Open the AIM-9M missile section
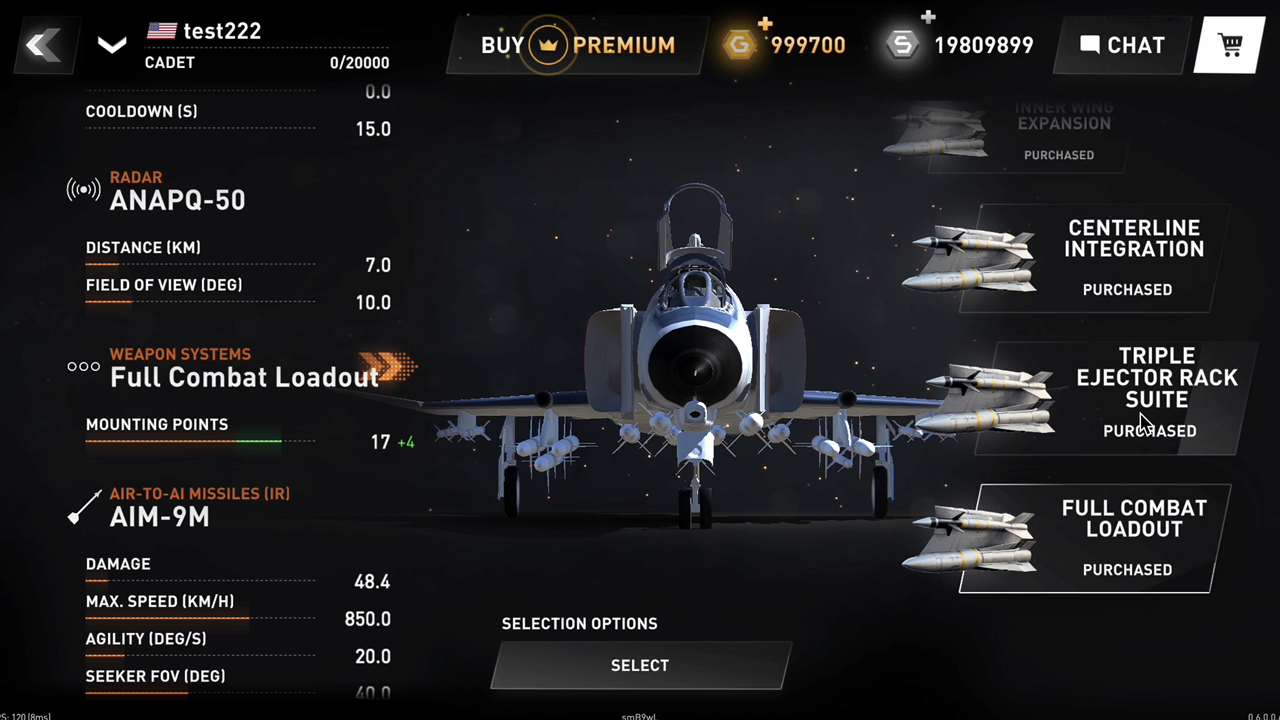Screen dimensions: 1280x720 pyautogui.click(x=160, y=516)
